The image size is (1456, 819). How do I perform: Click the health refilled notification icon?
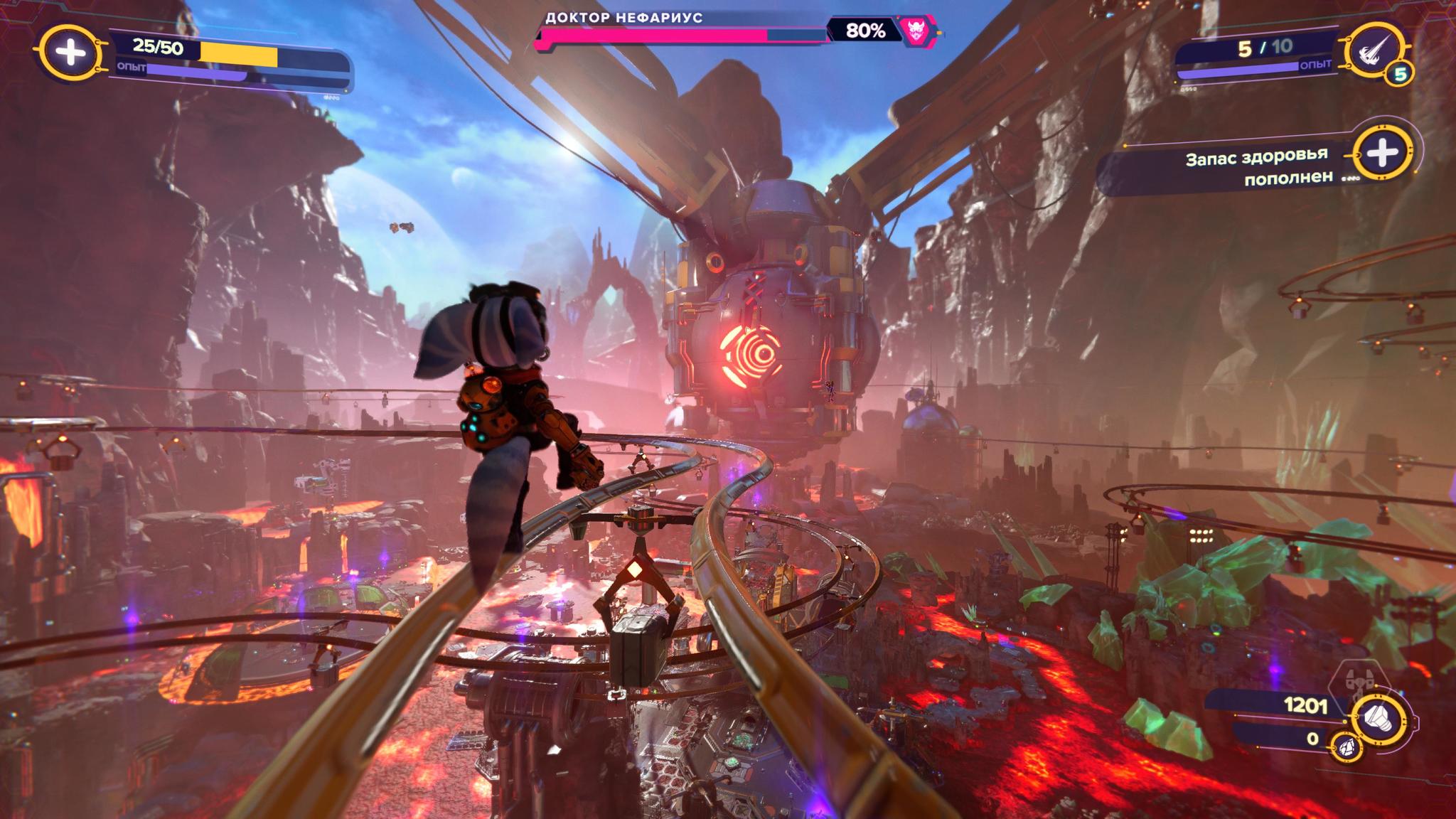pos(1381,153)
